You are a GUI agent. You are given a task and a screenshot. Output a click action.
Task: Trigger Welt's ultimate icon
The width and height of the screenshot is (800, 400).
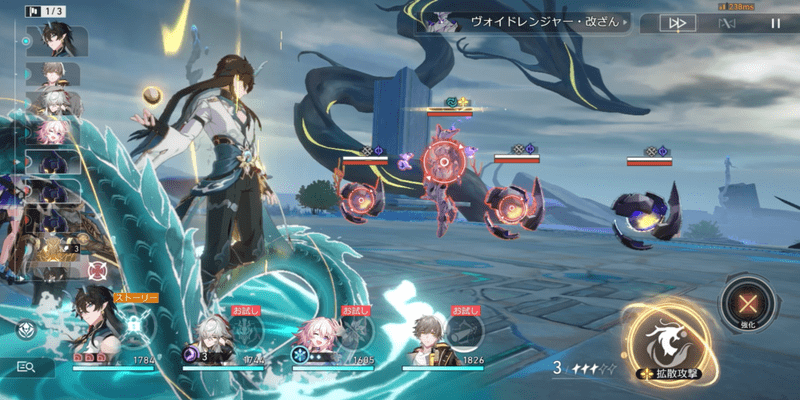pyautogui.click(x=462, y=330)
